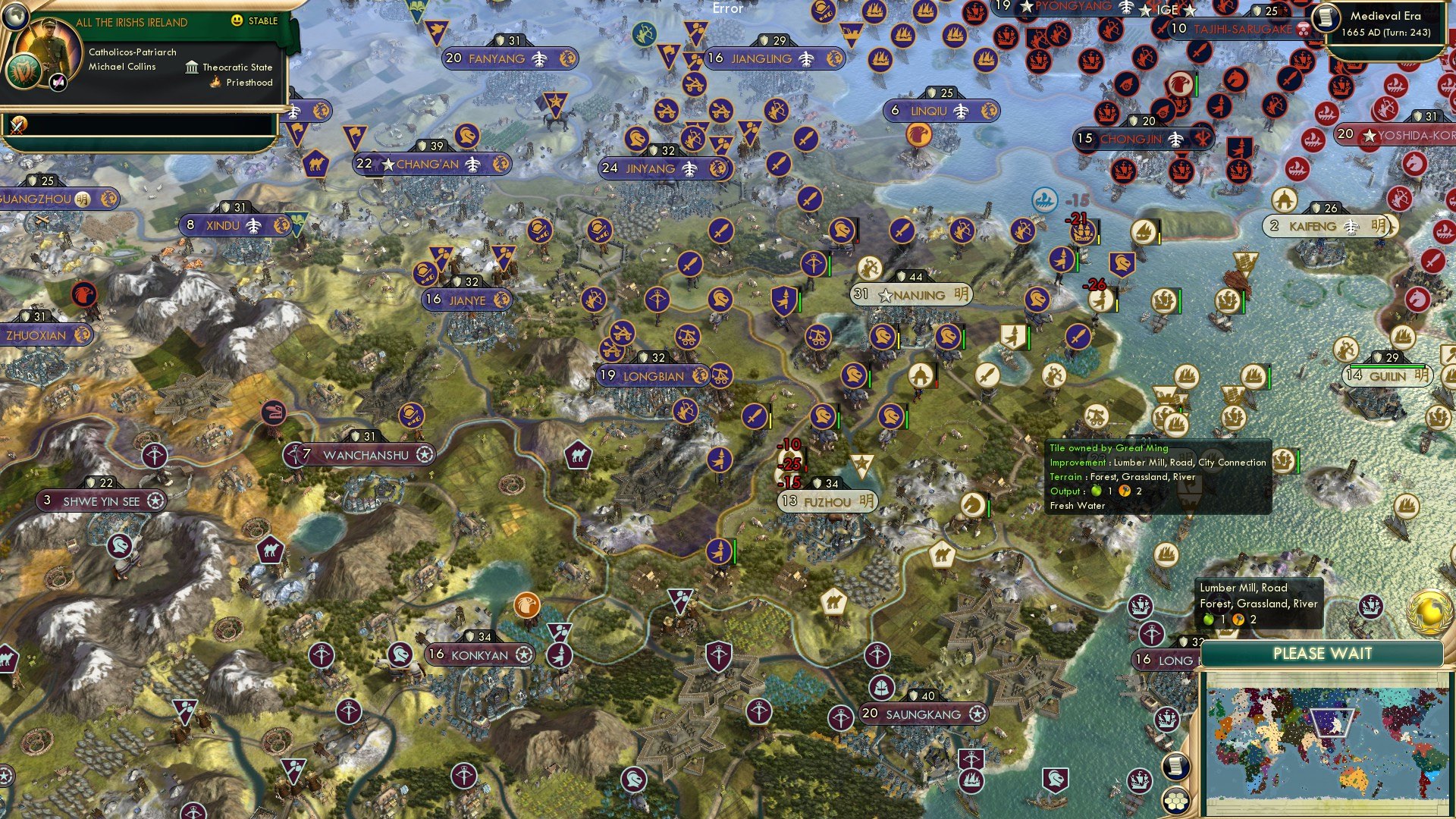1456x819 pixels.
Task: Click the scroll notification log icon near minimap
Action: [1175, 766]
